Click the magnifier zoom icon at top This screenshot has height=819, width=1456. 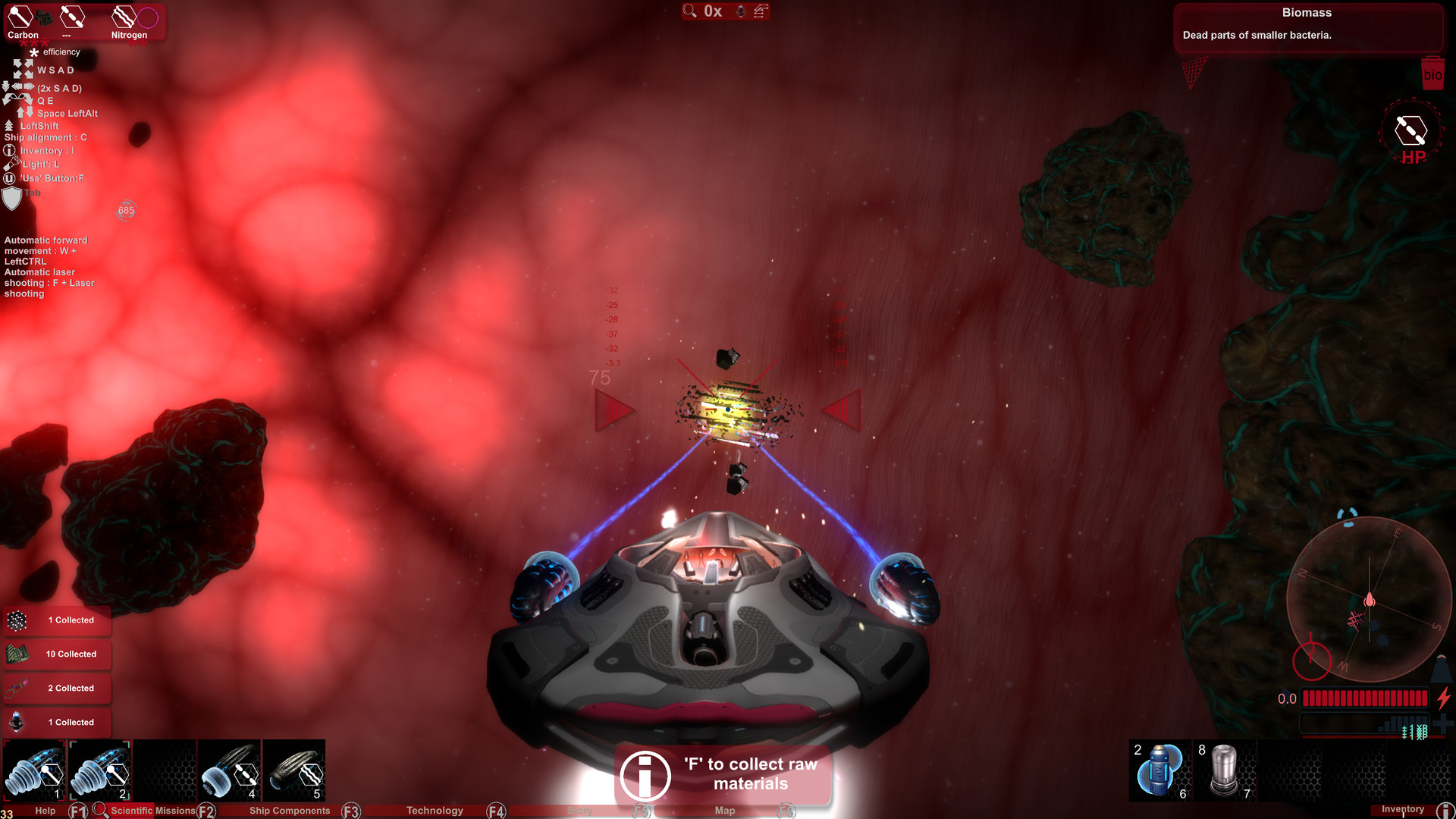(x=689, y=11)
